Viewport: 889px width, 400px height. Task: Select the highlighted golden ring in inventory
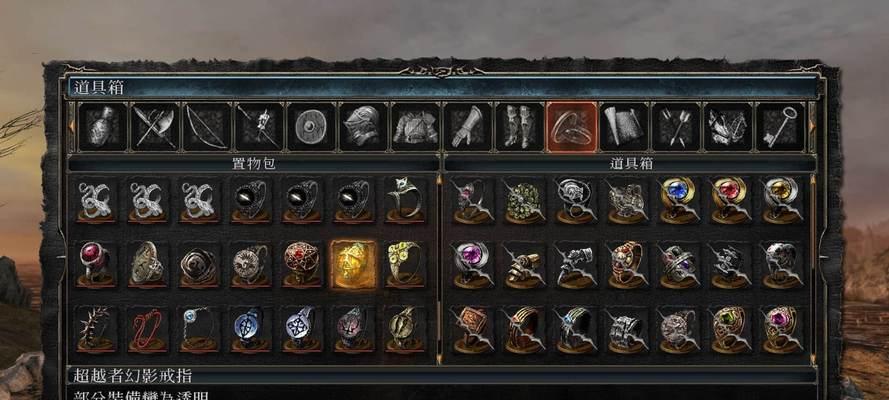click(x=353, y=264)
